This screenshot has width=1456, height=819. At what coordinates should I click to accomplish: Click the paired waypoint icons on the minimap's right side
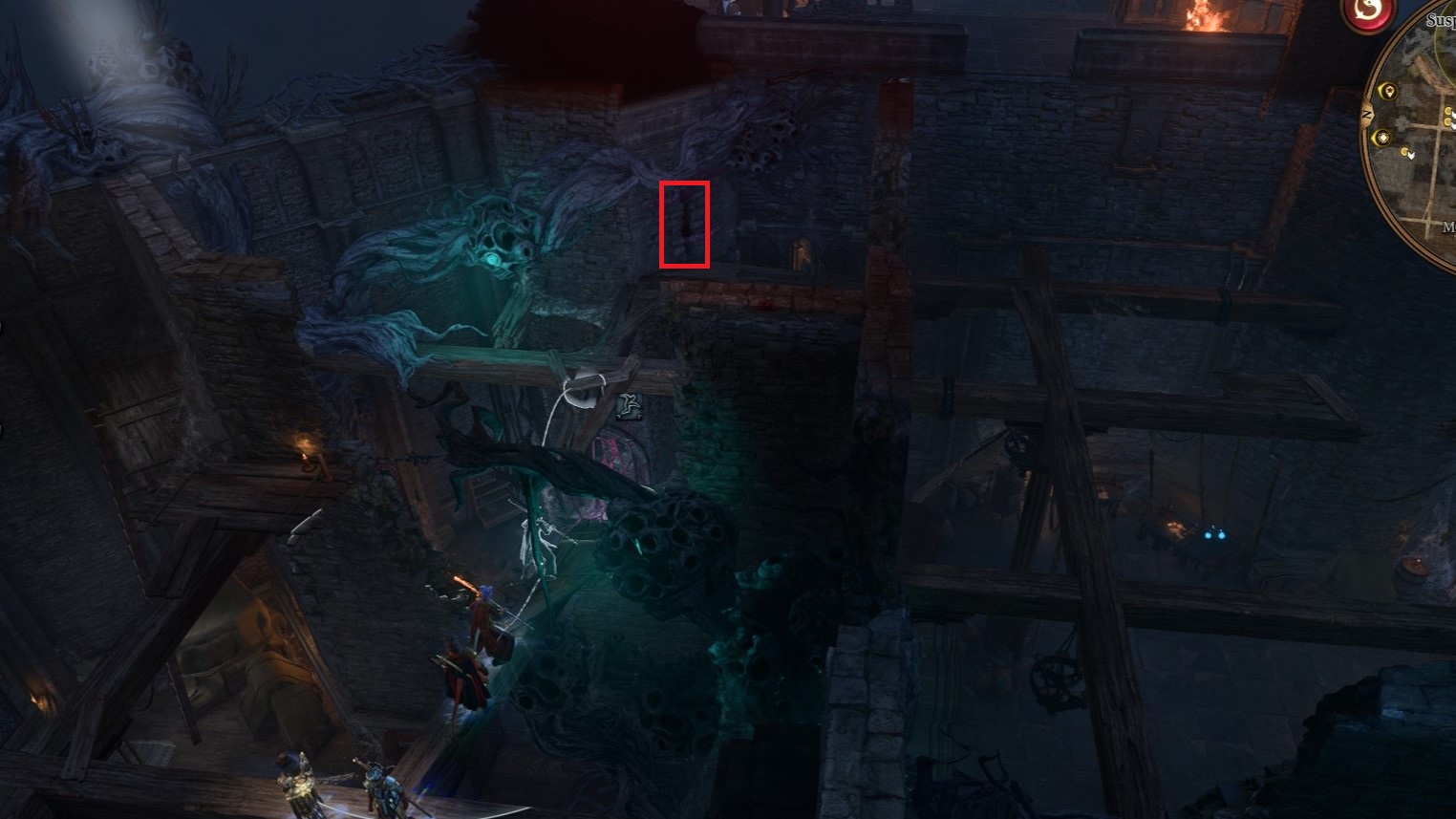(x=1448, y=115)
